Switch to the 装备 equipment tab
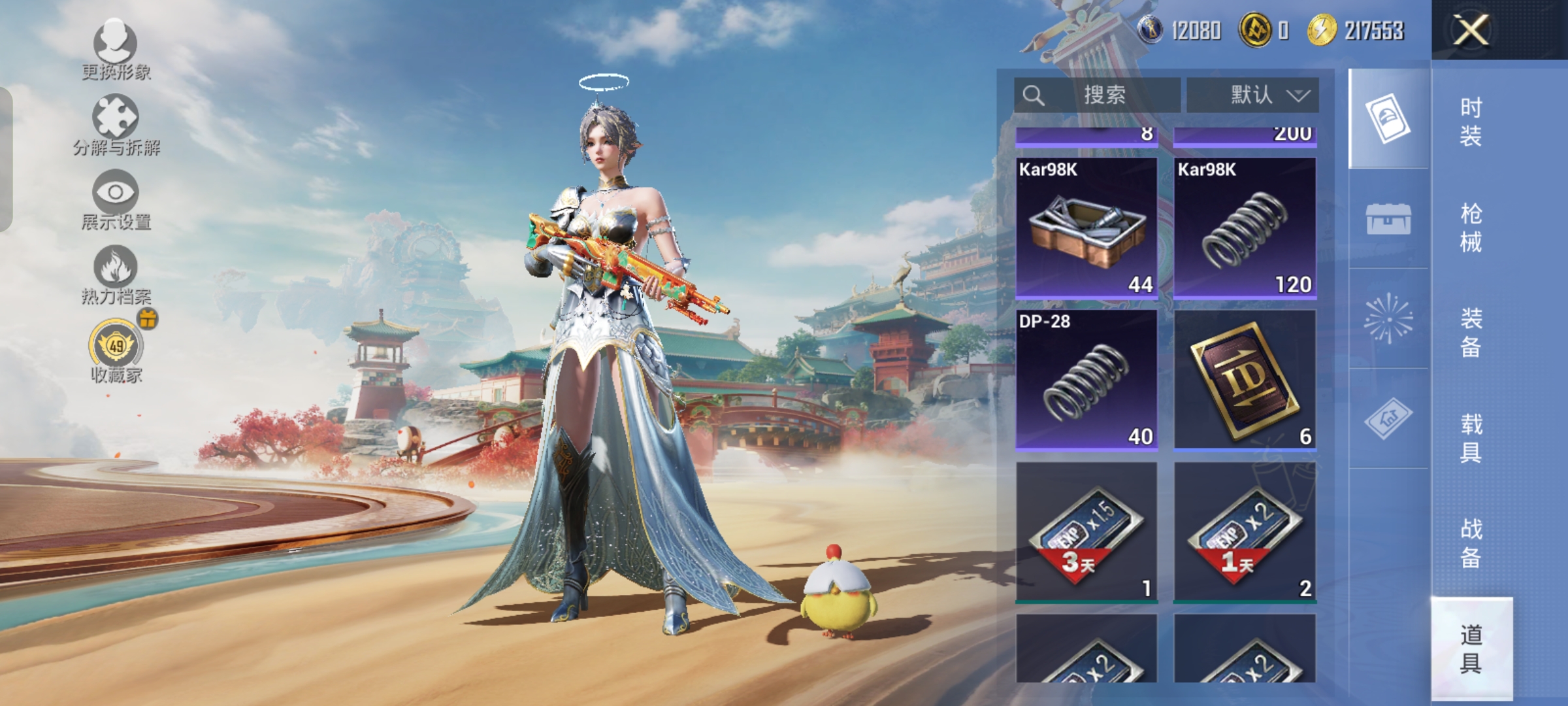The height and width of the screenshot is (706, 1568). [x=1471, y=333]
